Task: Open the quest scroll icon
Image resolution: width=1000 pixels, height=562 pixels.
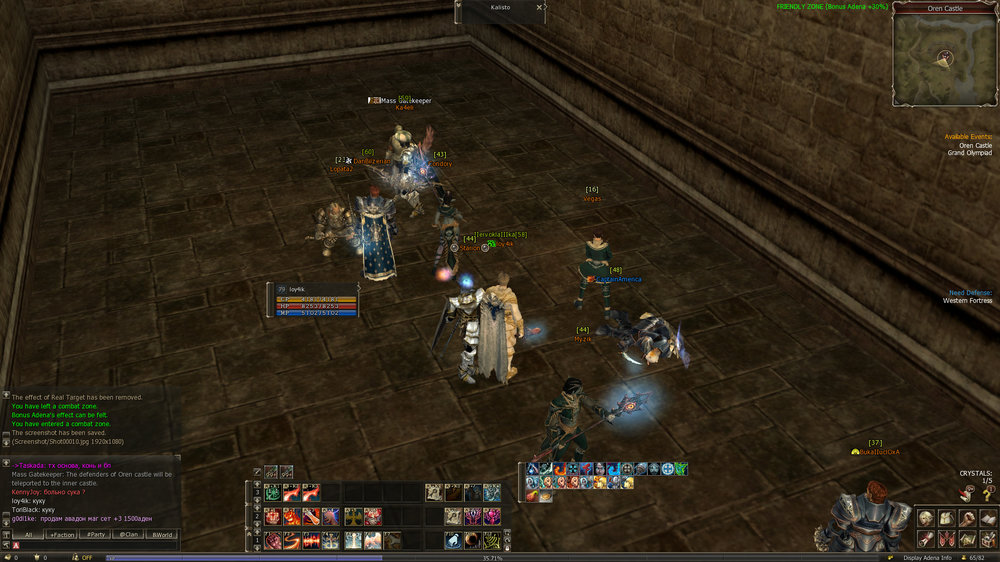Action: tap(926, 539)
